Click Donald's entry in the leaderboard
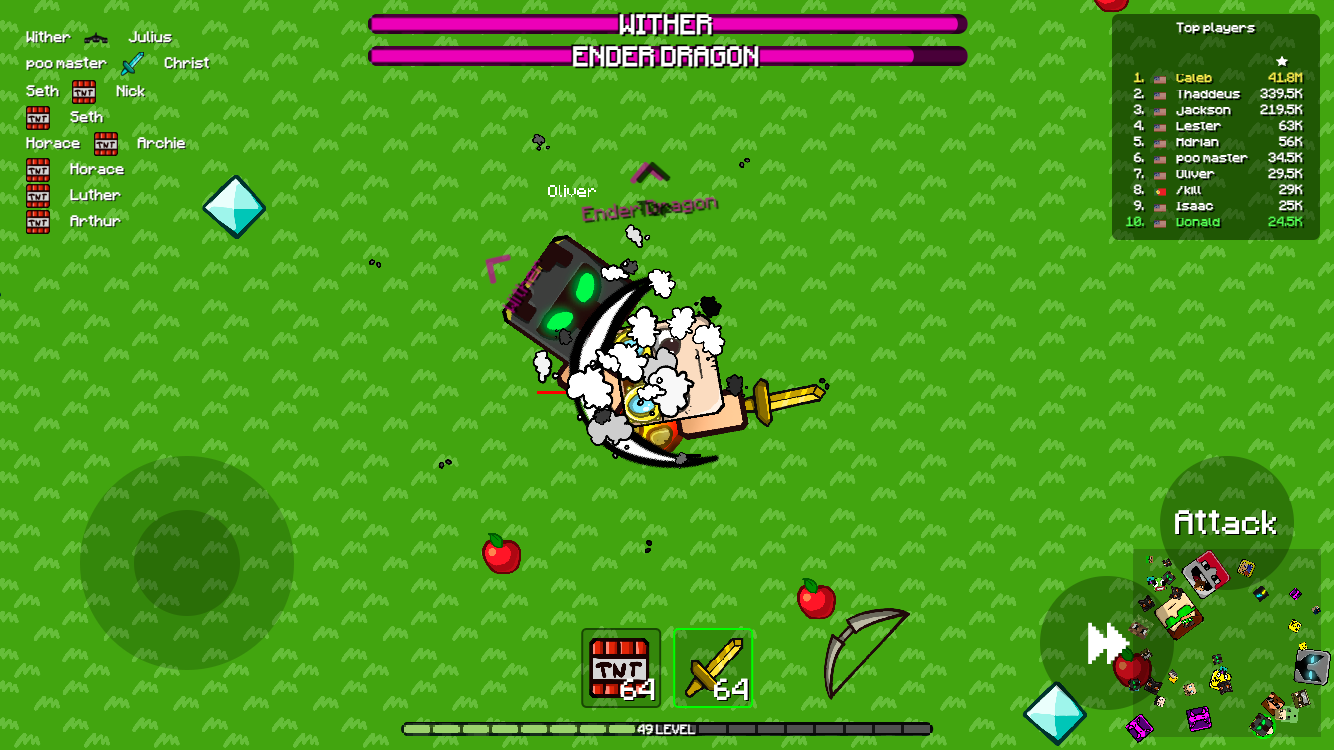The image size is (1334, 750). click(1198, 221)
